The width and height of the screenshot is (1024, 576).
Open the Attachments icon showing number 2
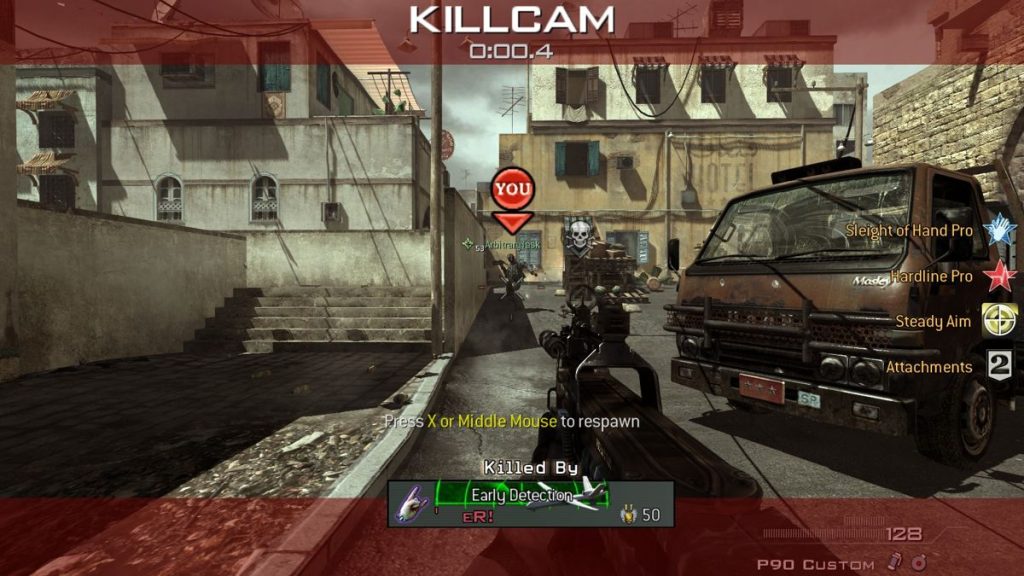pyautogui.click(x=999, y=366)
